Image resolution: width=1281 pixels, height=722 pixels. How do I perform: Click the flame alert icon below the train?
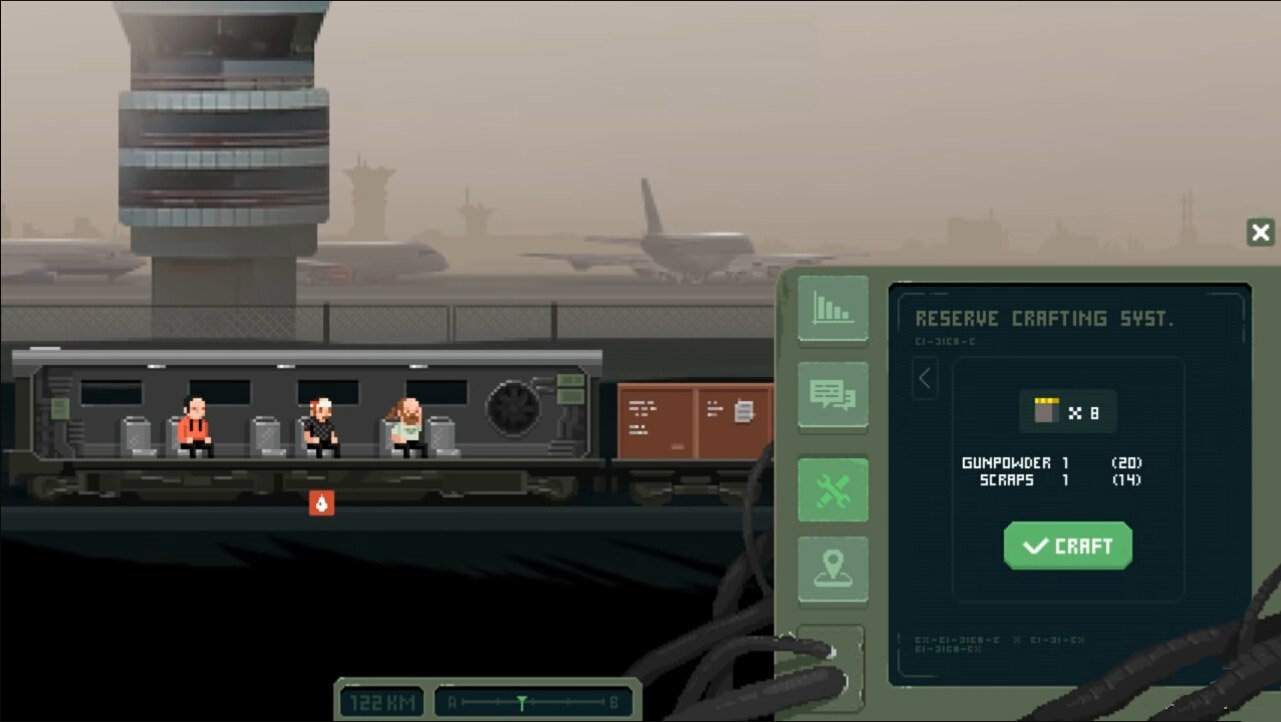click(x=321, y=503)
